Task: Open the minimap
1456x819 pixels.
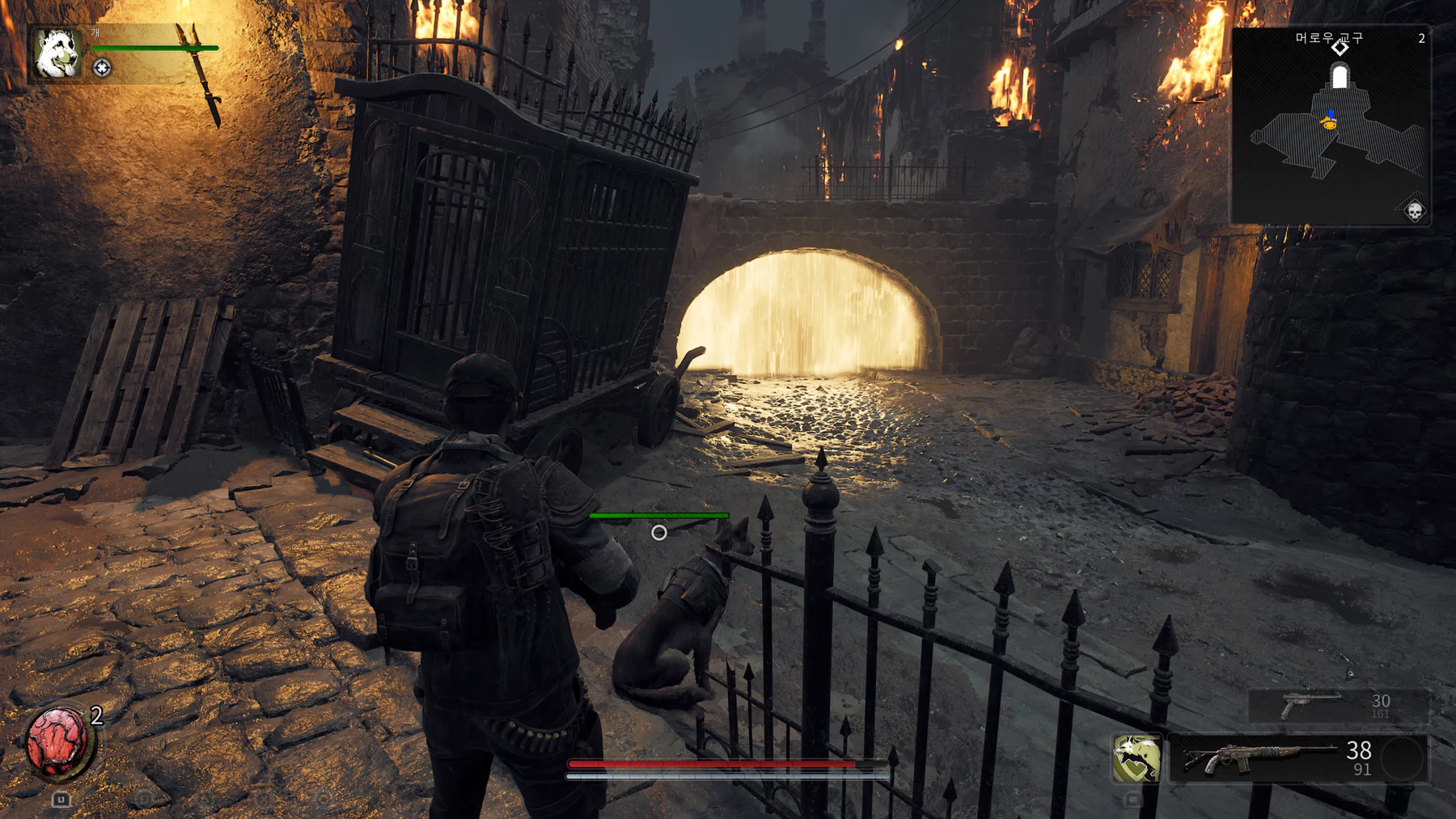Action: 1331,127
